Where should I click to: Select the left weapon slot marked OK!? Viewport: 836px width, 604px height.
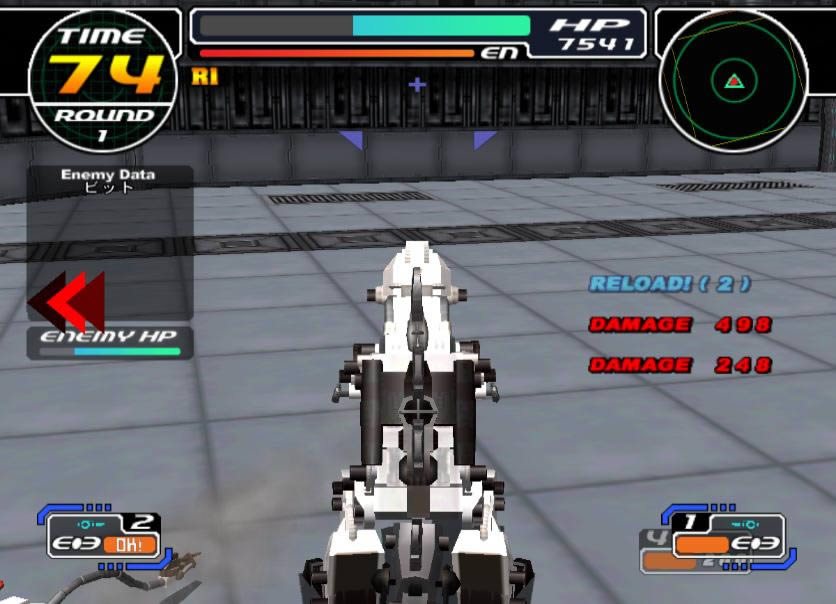click(105, 535)
